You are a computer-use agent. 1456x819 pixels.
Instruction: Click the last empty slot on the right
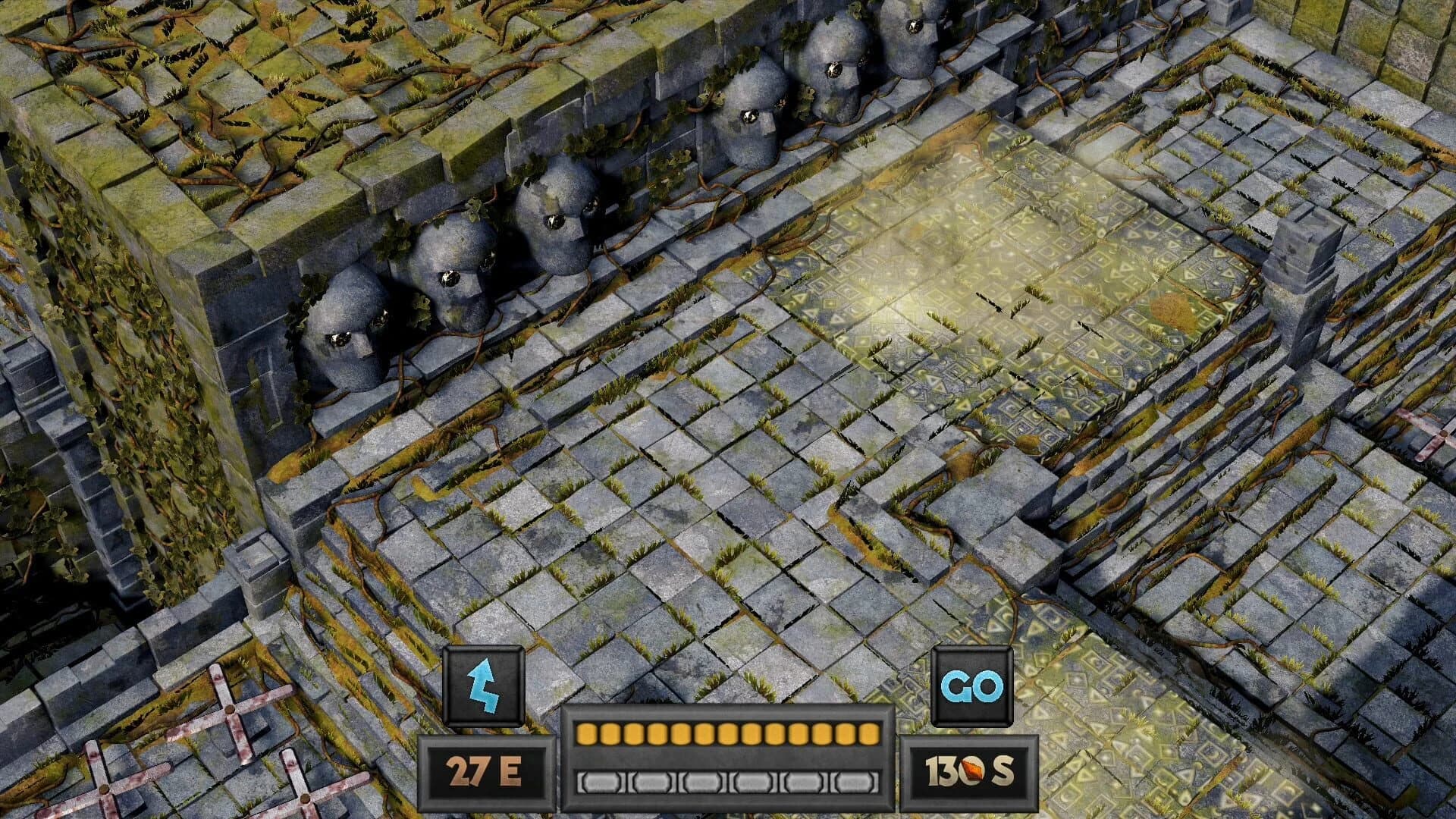pos(854,783)
